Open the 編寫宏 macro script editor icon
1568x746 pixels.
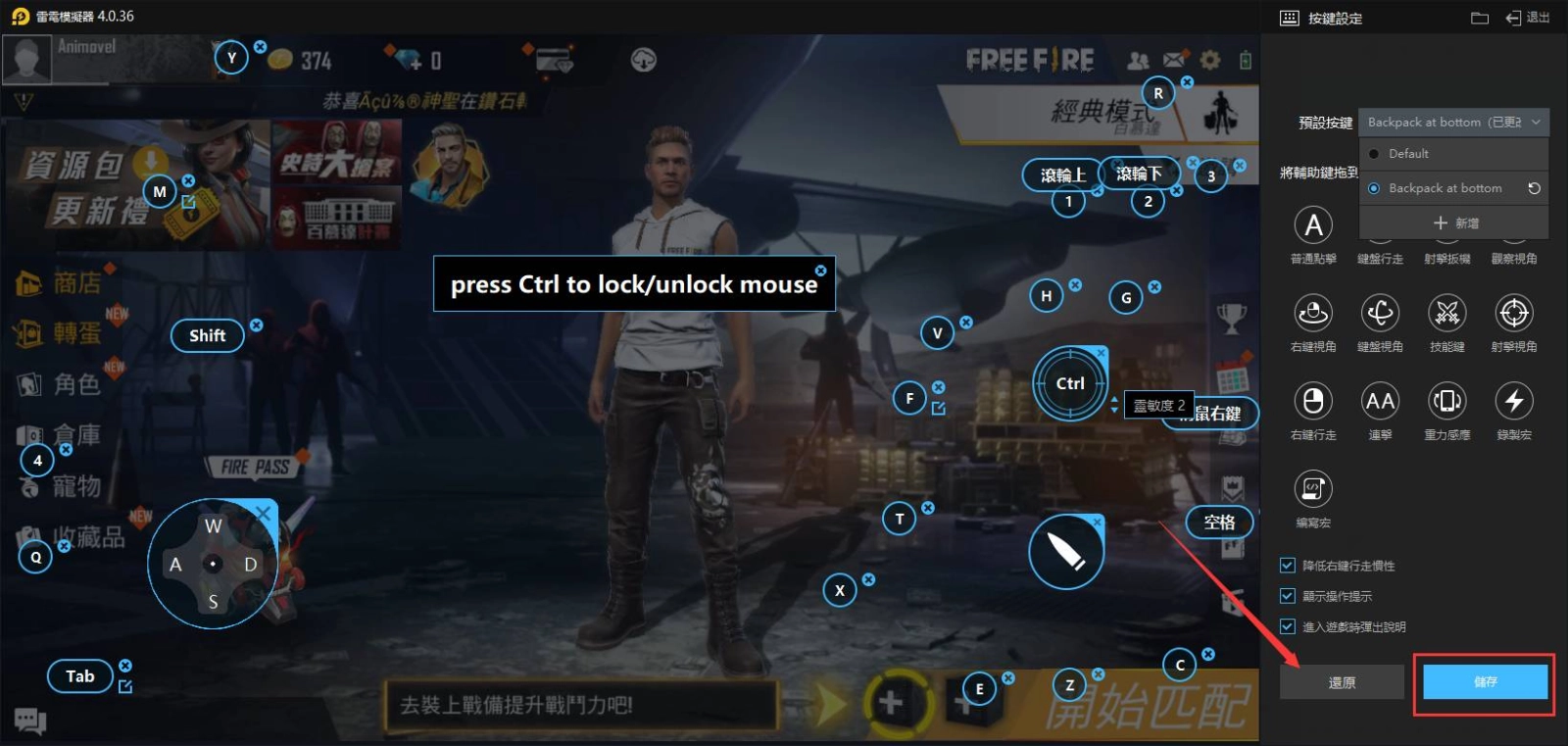(1313, 487)
